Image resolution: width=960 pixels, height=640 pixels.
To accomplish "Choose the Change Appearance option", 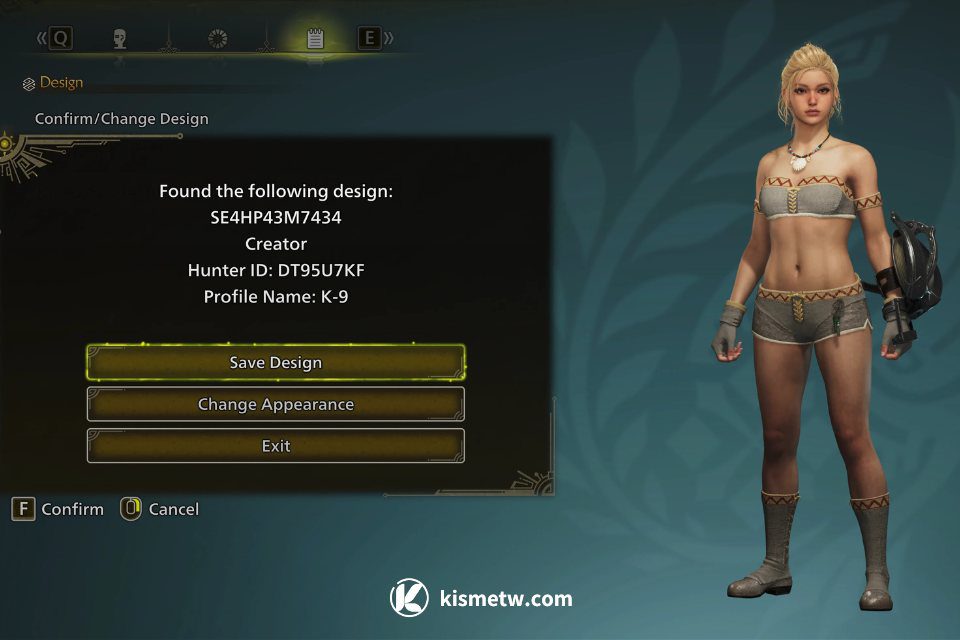I will (x=276, y=405).
